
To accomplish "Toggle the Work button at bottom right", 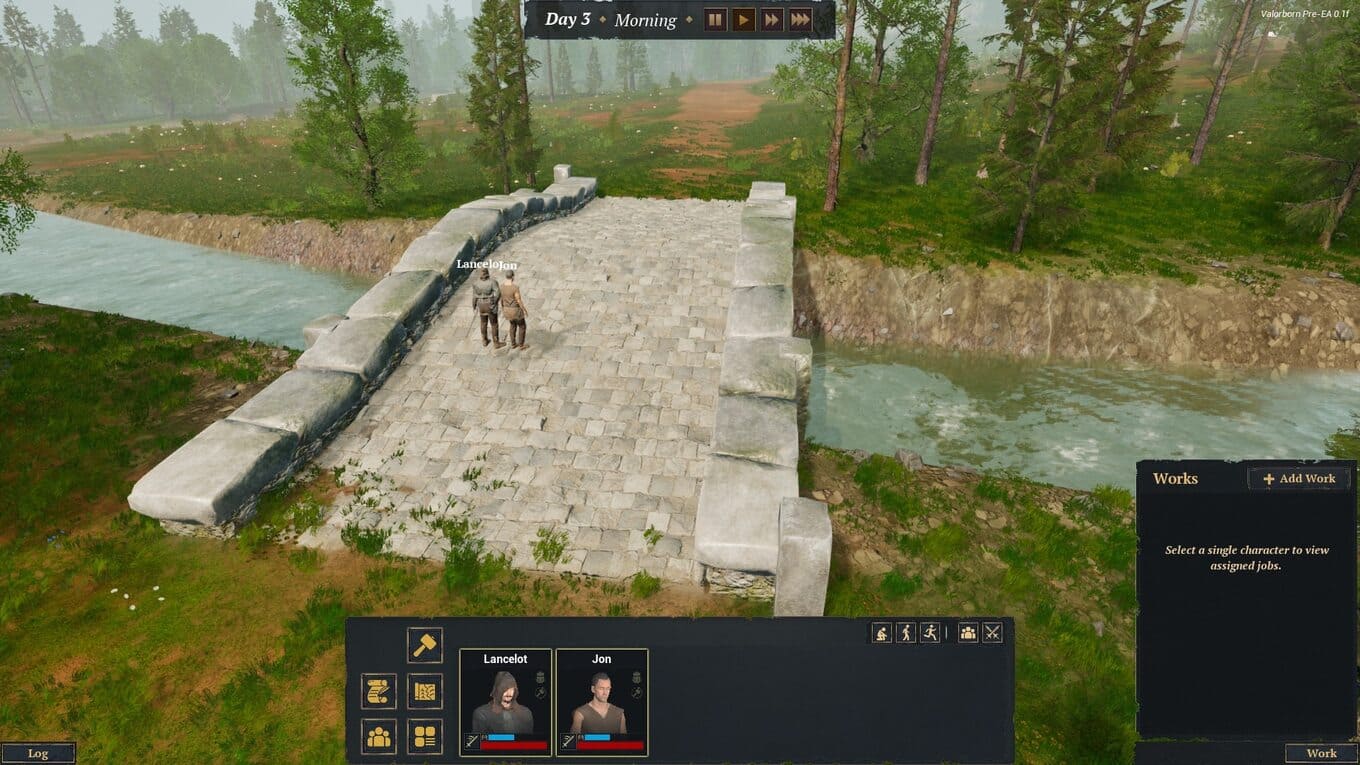I will coord(1321,754).
